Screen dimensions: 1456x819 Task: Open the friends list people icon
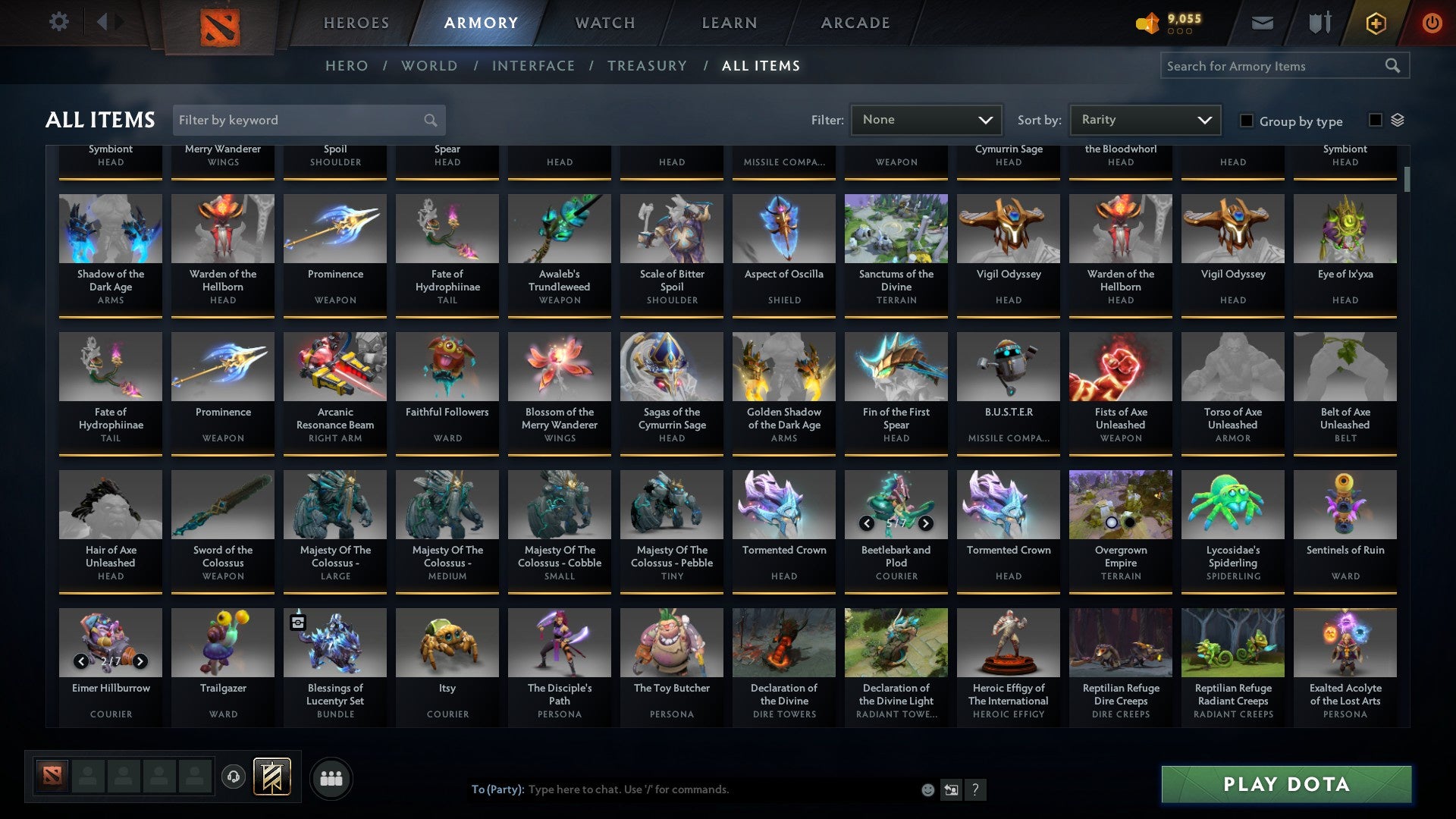click(331, 777)
